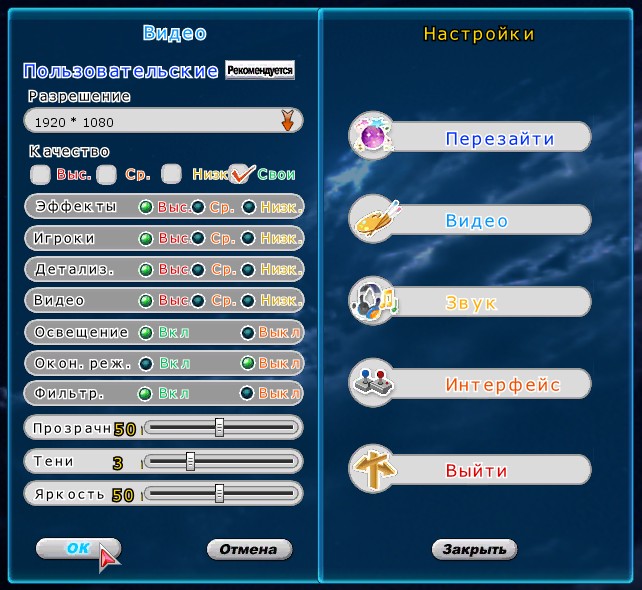Click the Рекомендуется button

(x=260, y=71)
